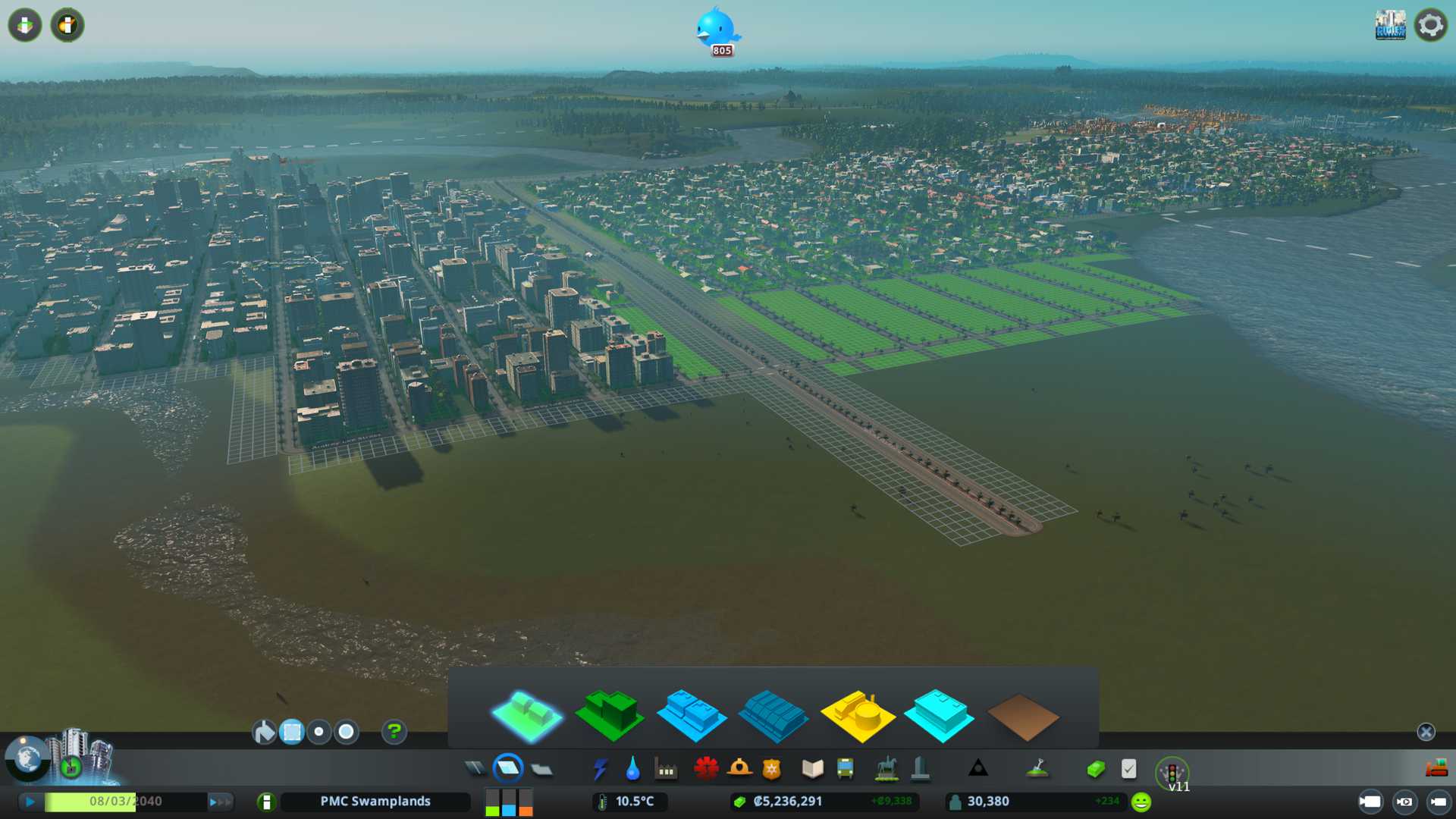Choose the cyan office zone
This screenshot has width=1456, height=819.
(939, 714)
